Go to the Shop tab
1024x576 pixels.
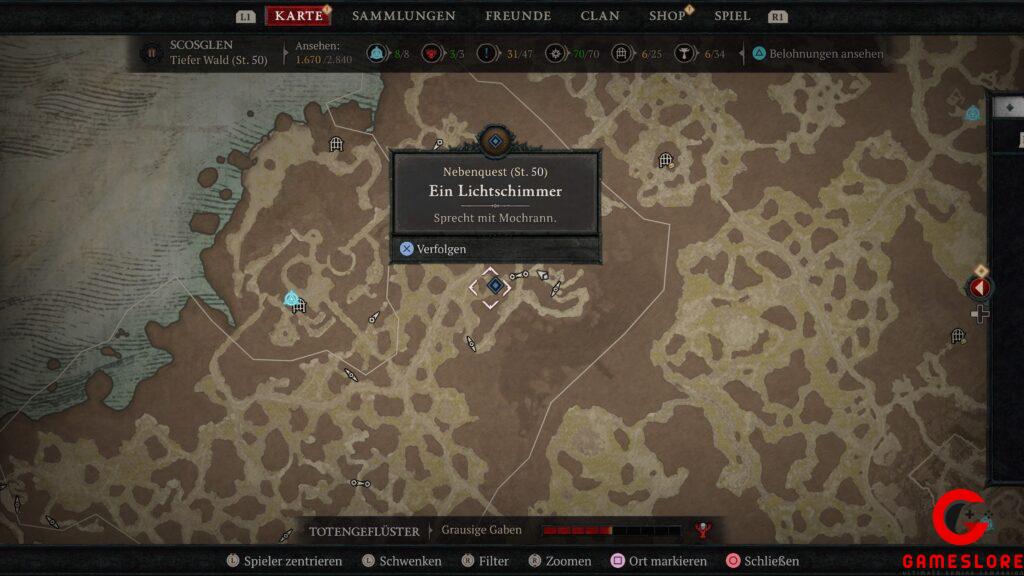pos(667,16)
